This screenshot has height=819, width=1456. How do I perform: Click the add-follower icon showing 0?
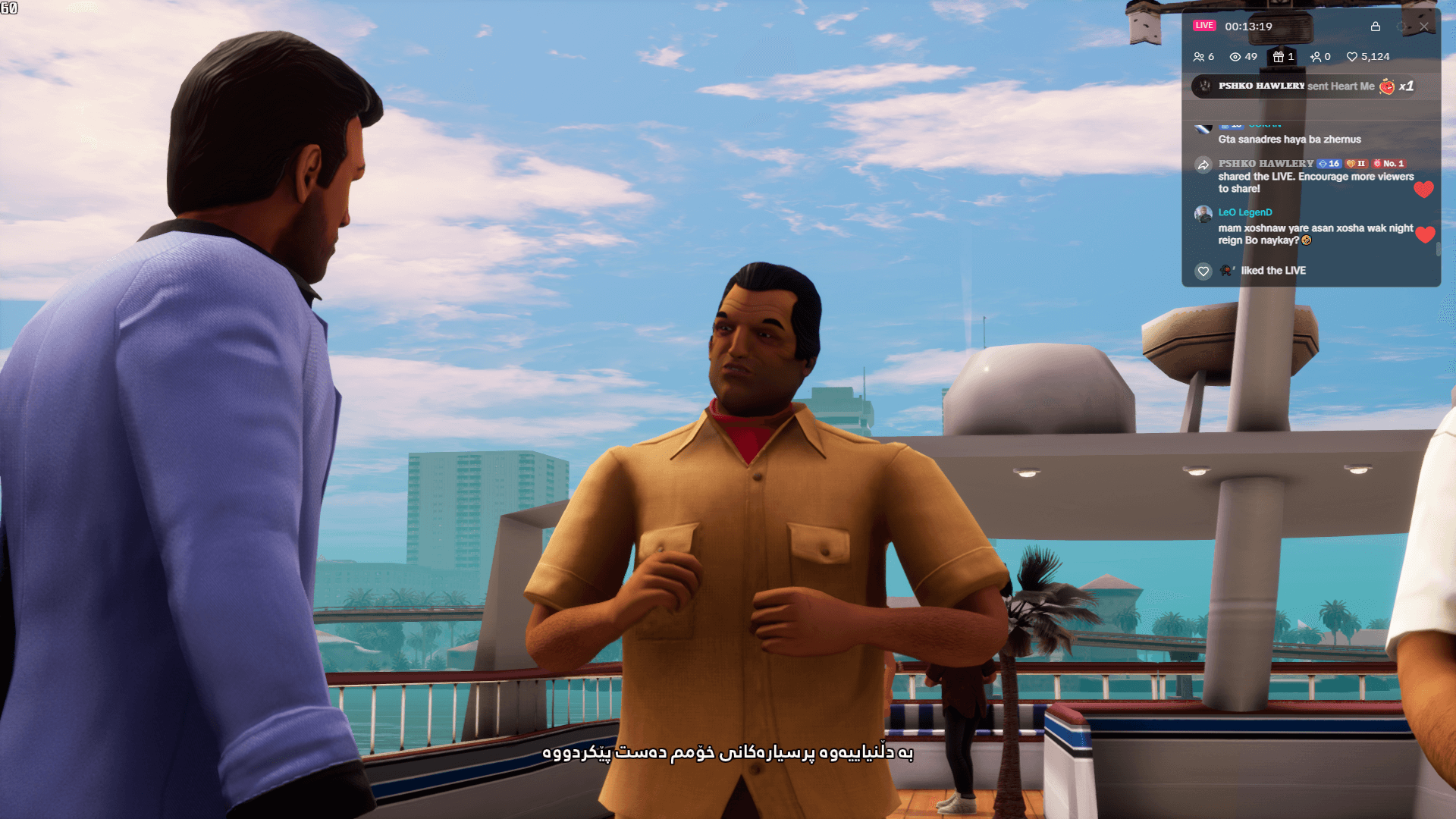click(x=1315, y=56)
